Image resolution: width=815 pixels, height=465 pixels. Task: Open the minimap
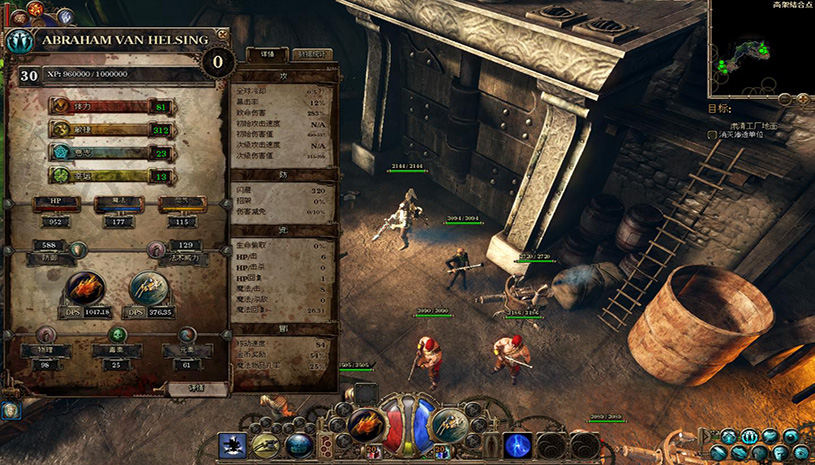click(x=760, y=47)
